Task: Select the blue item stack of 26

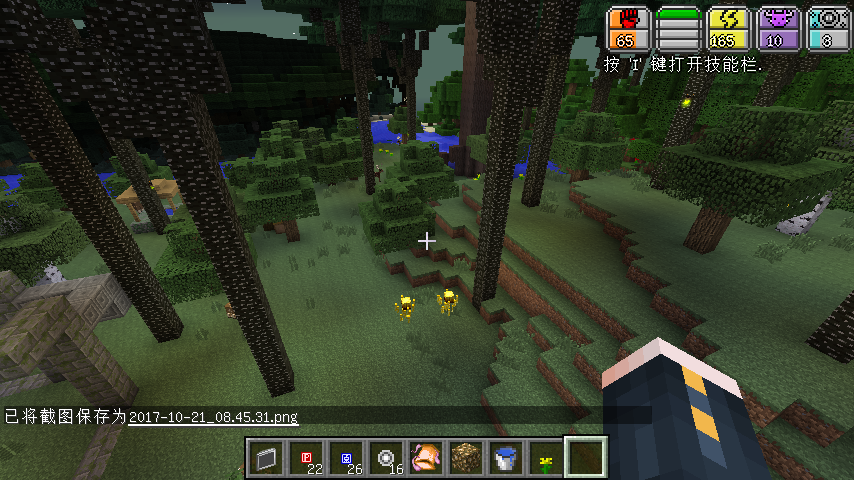Action: tap(345, 458)
